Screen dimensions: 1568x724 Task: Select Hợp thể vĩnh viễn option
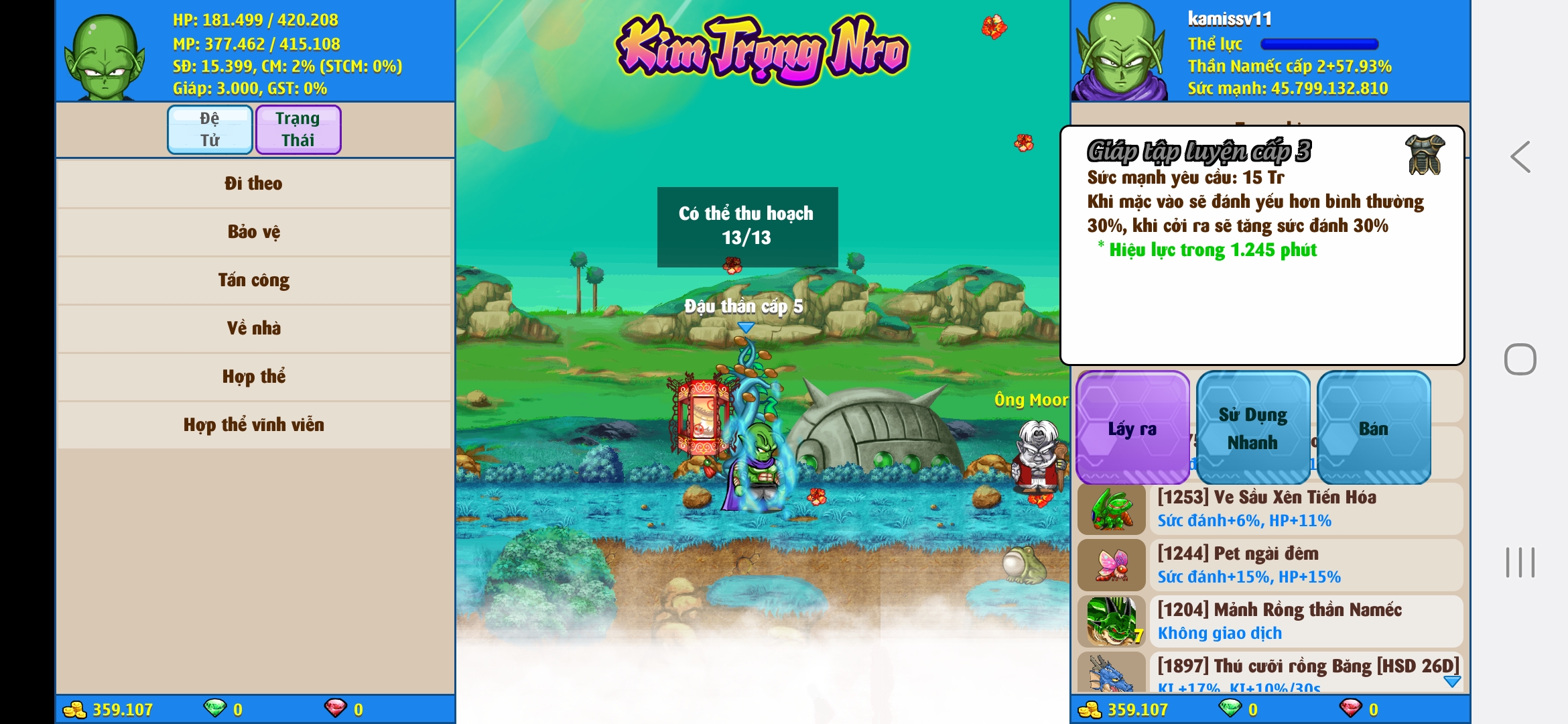[x=255, y=424]
